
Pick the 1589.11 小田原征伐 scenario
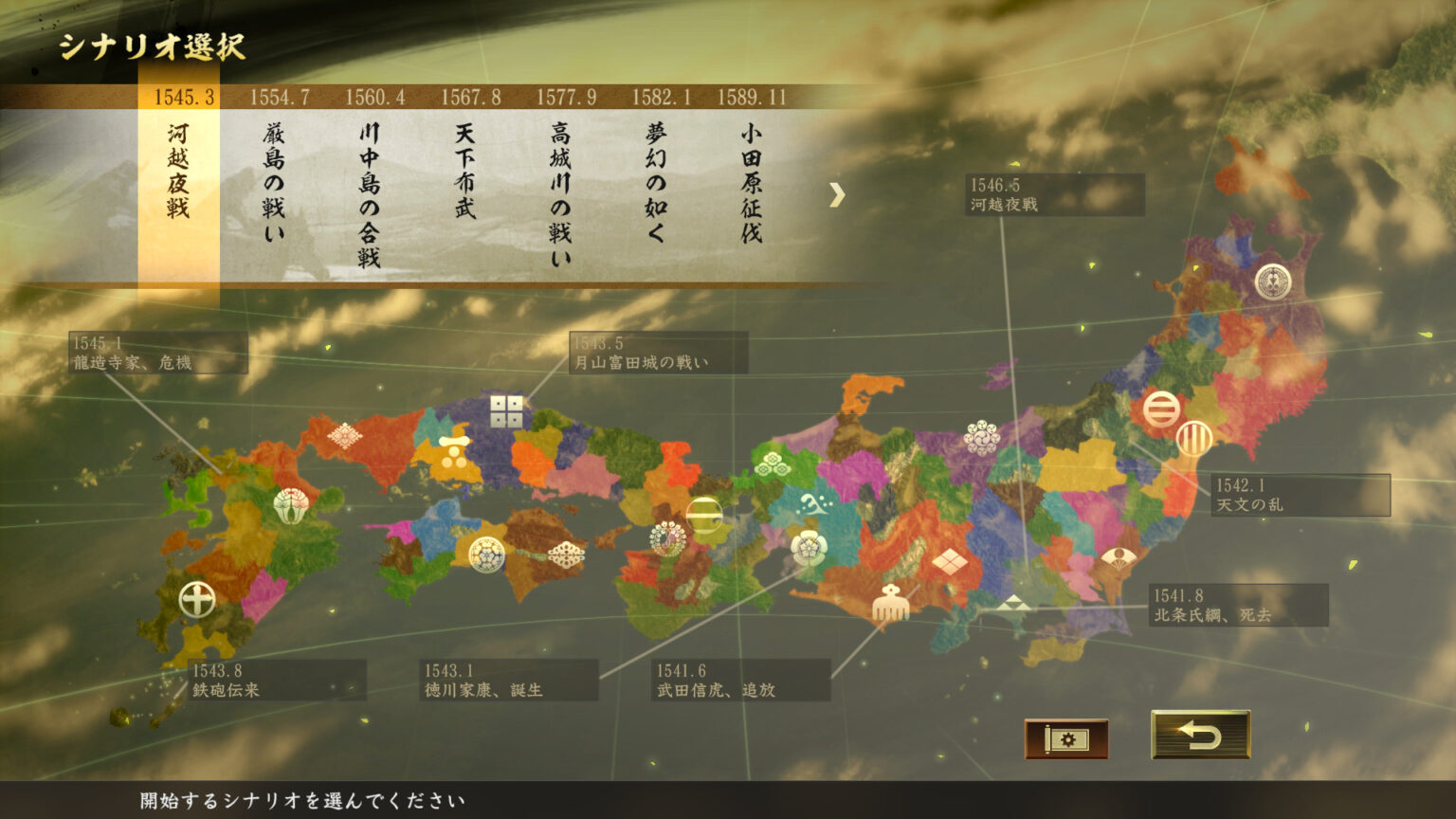751,180
